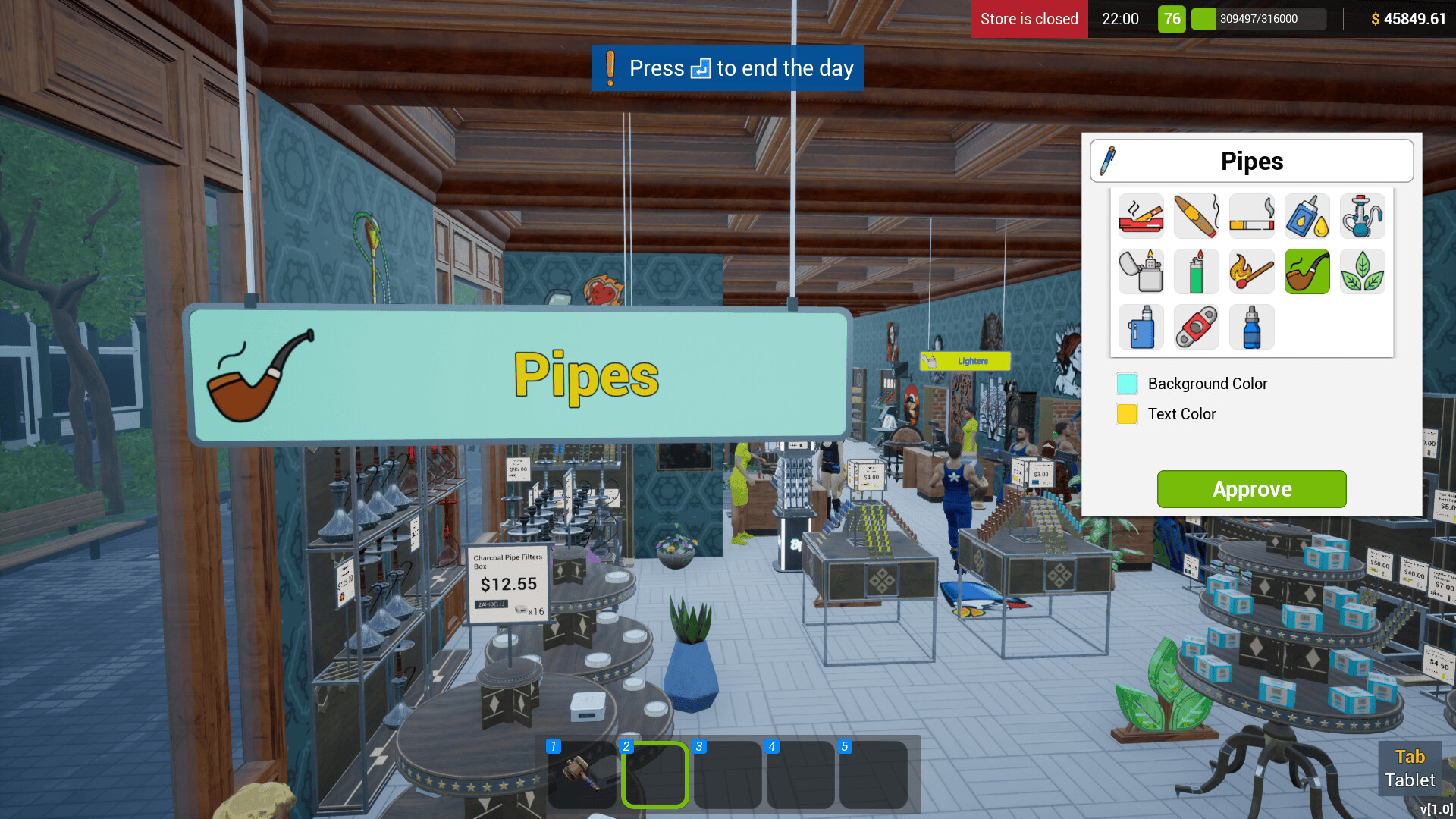
Task: Pick the hookah icon for the sign
Action: pyautogui.click(x=1362, y=216)
